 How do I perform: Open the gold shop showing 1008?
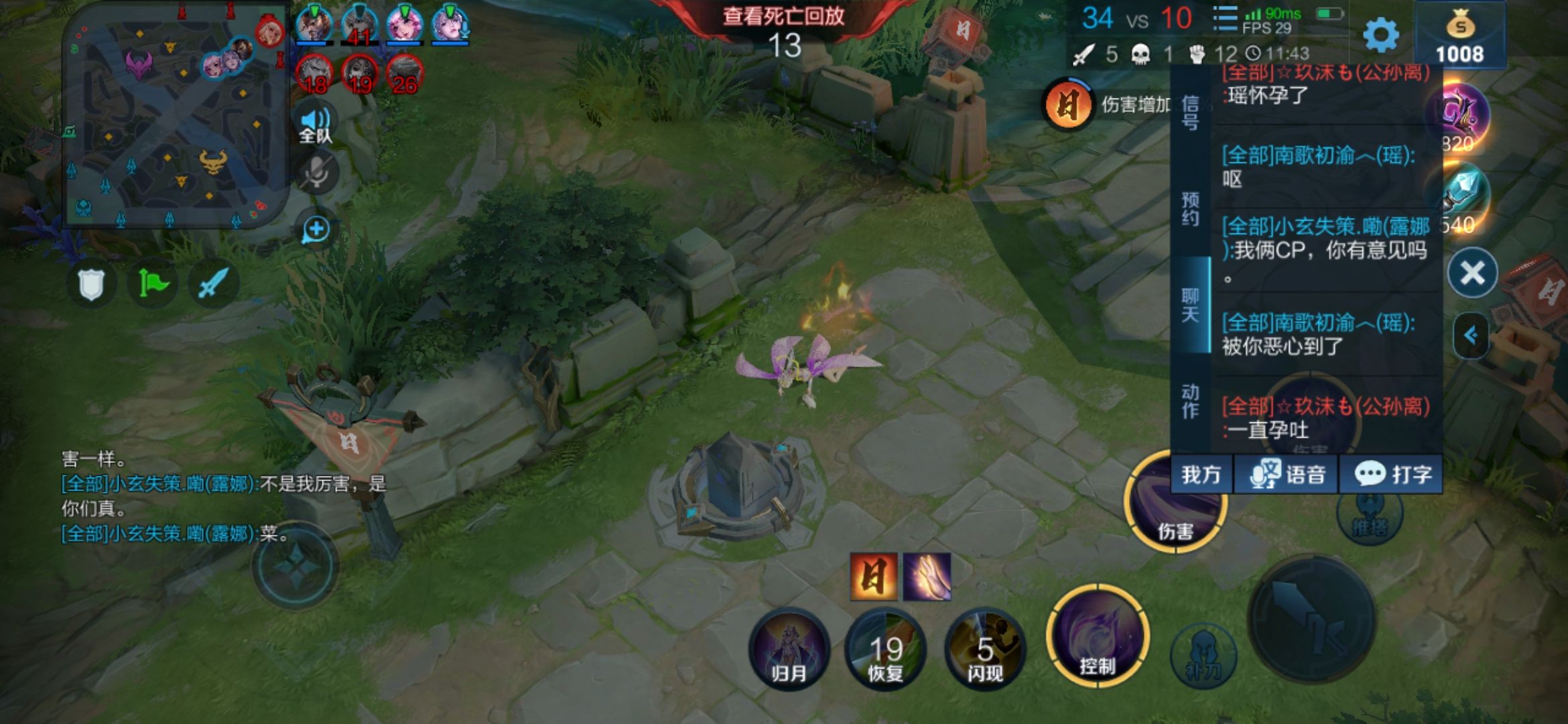[1459, 37]
